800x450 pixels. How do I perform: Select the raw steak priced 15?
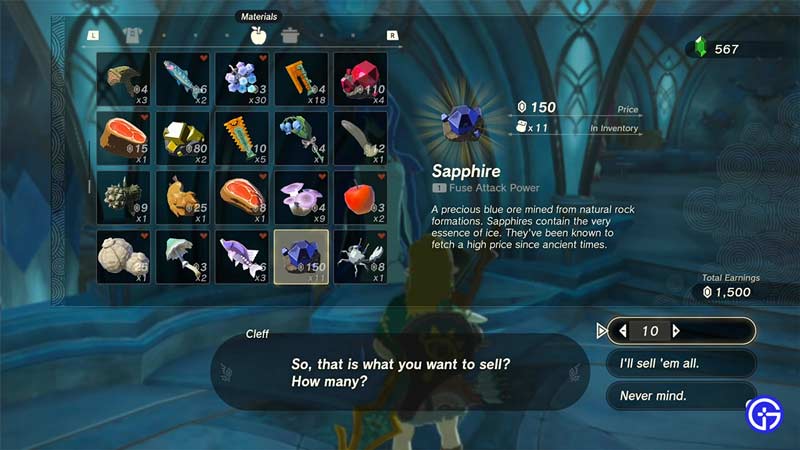click(x=123, y=138)
